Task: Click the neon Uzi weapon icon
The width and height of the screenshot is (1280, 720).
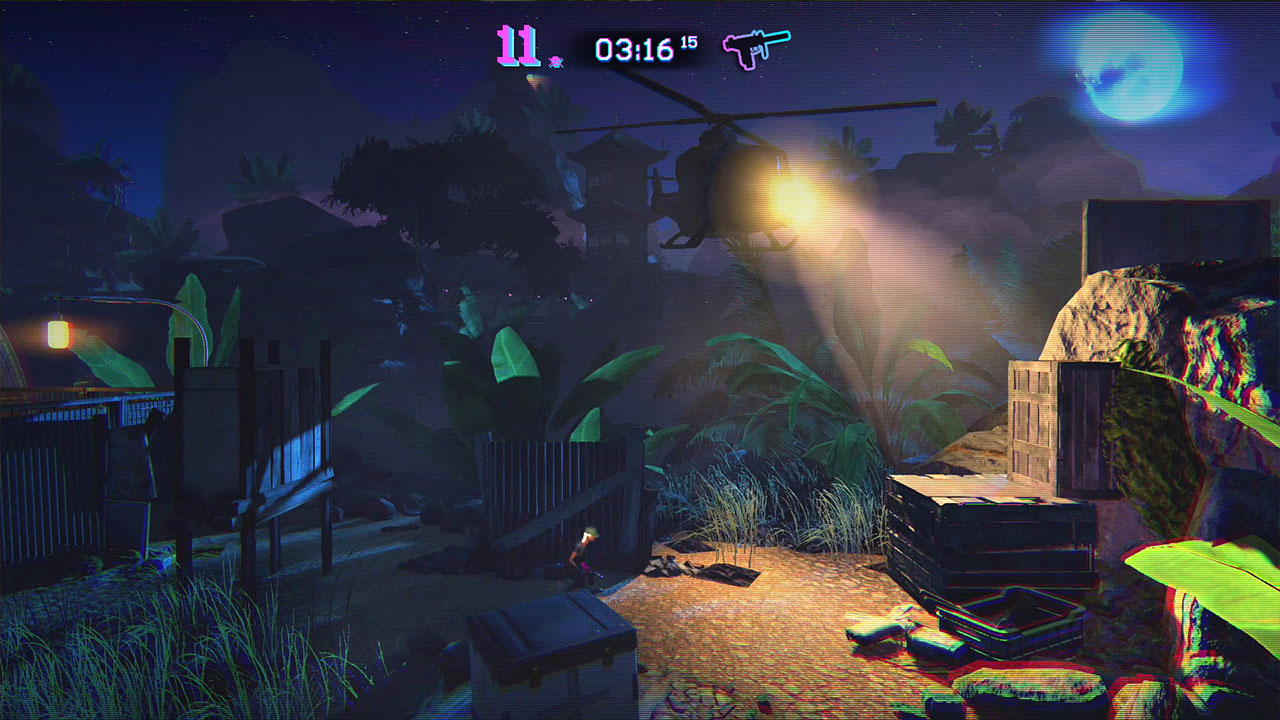Action: [755, 47]
